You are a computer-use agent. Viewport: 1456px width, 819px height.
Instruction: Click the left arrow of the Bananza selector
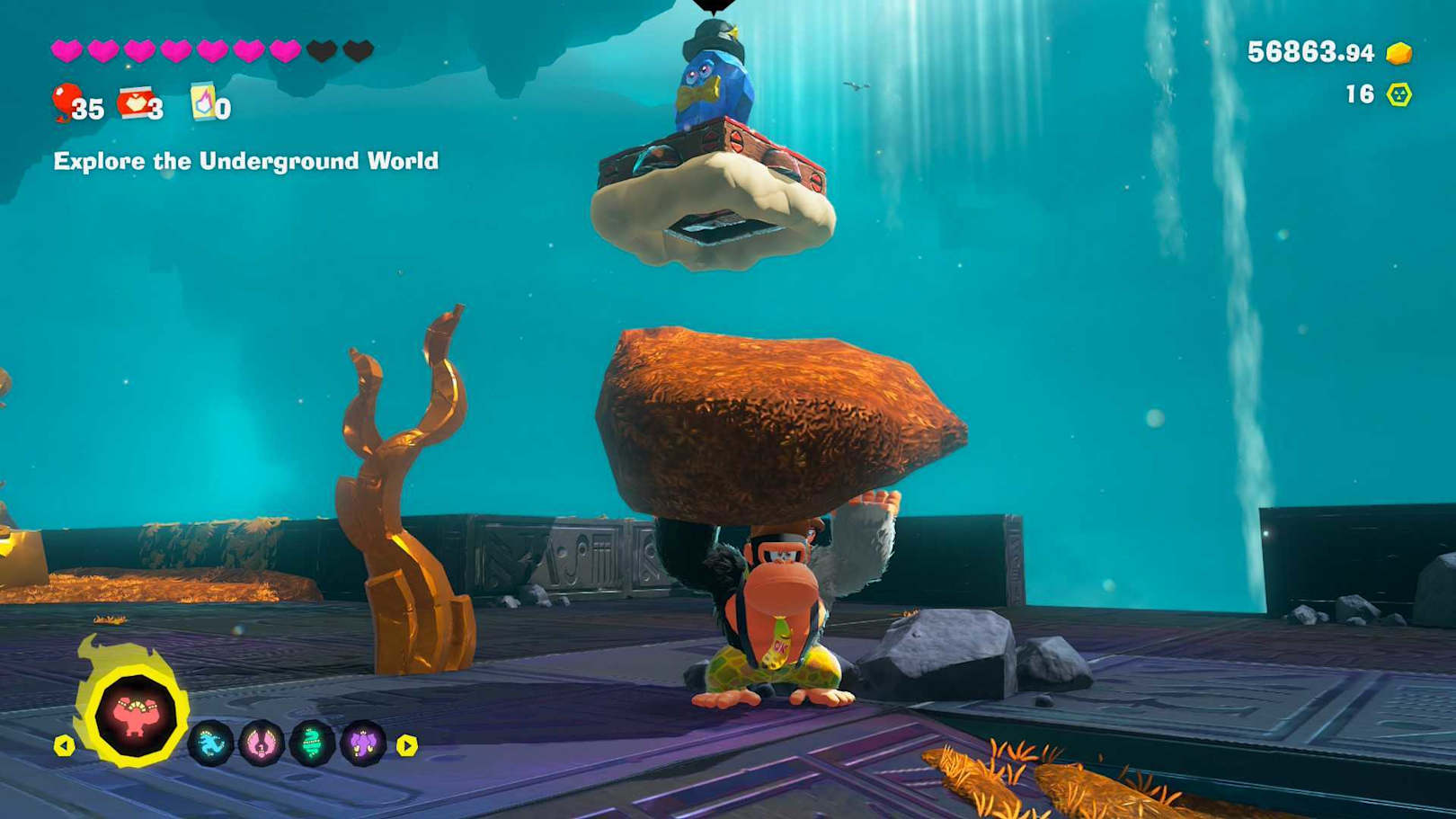(x=64, y=745)
